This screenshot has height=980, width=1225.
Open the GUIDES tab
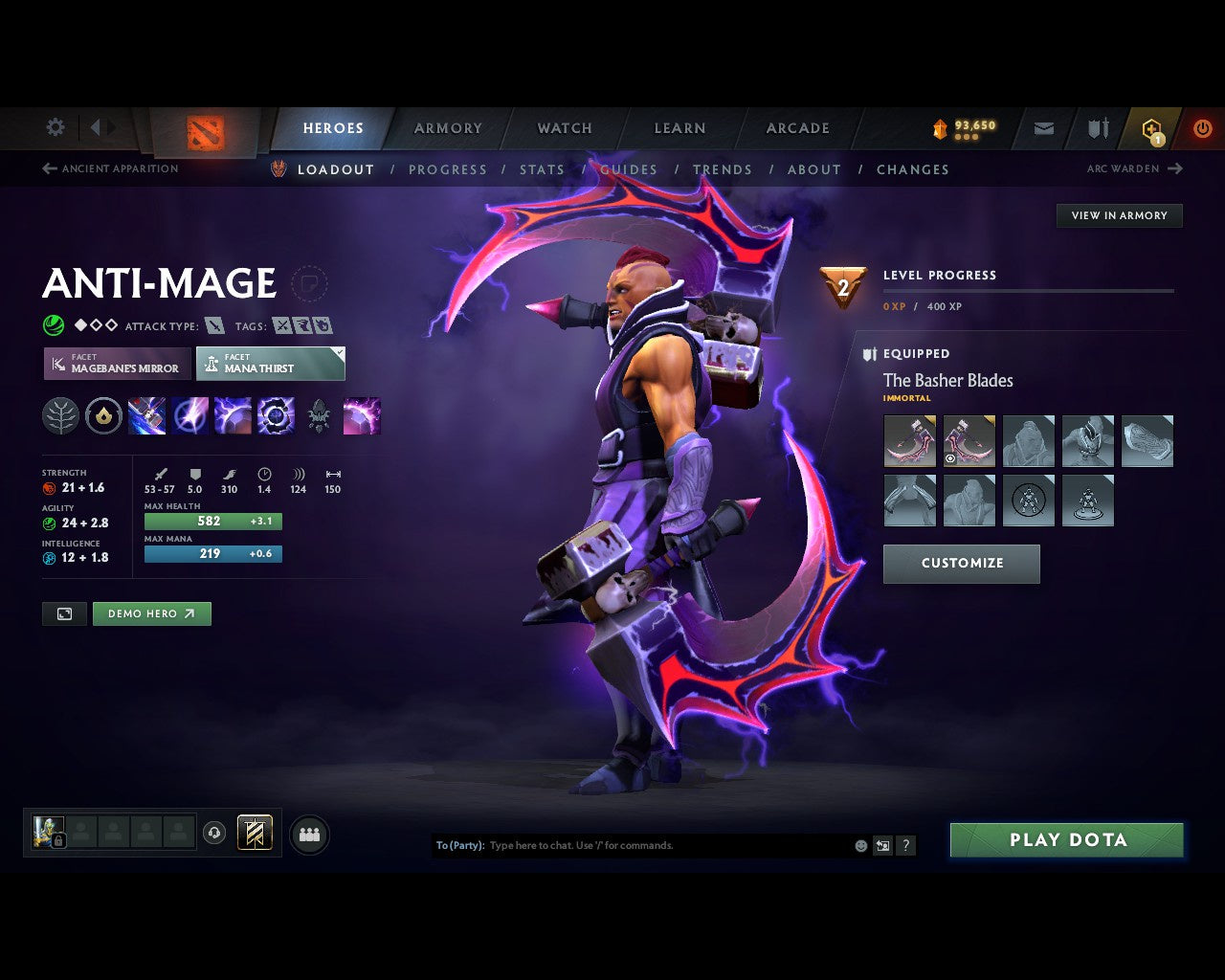point(629,169)
